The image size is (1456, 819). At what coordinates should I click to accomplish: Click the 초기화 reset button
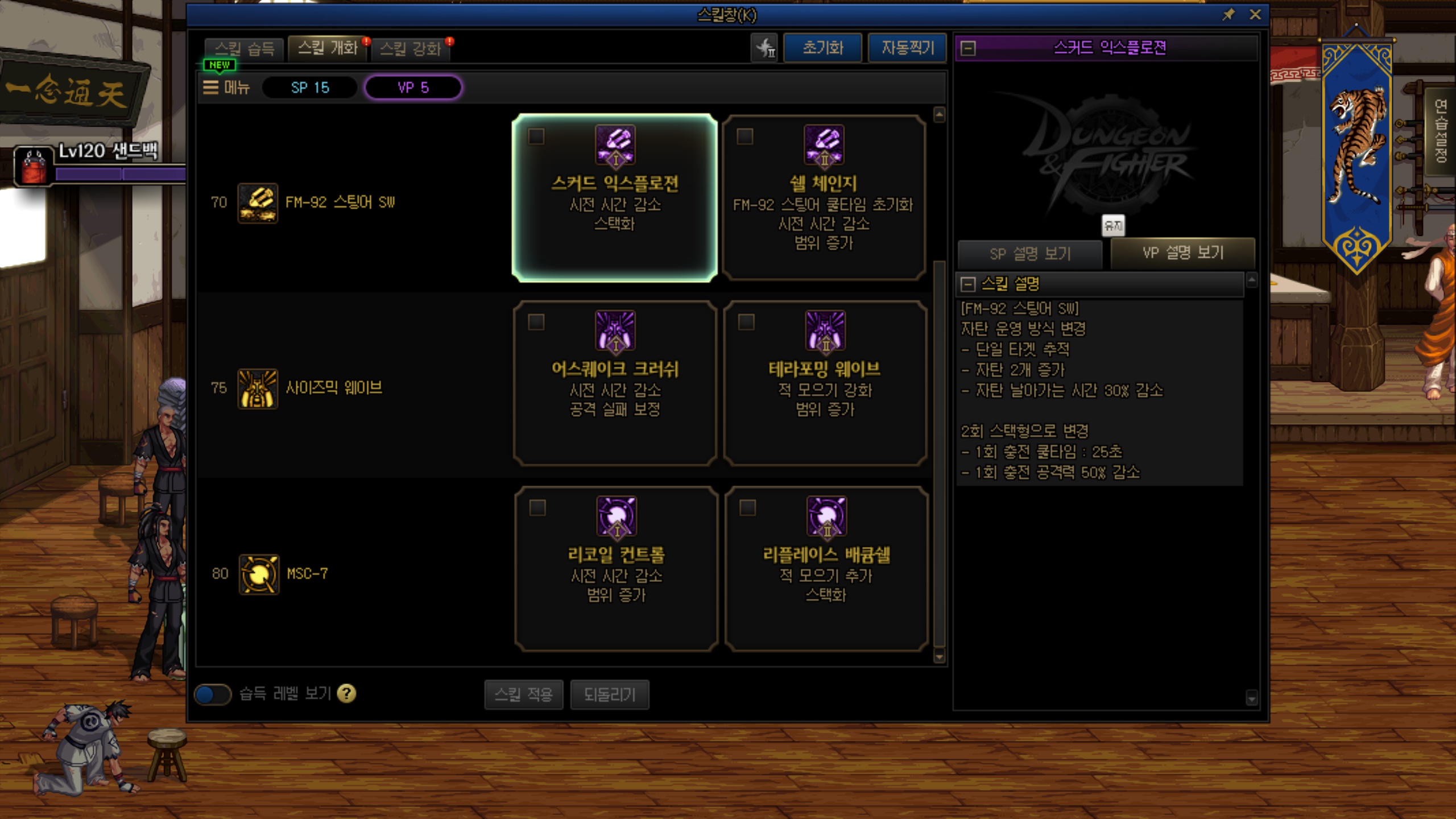(x=822, y=48)
